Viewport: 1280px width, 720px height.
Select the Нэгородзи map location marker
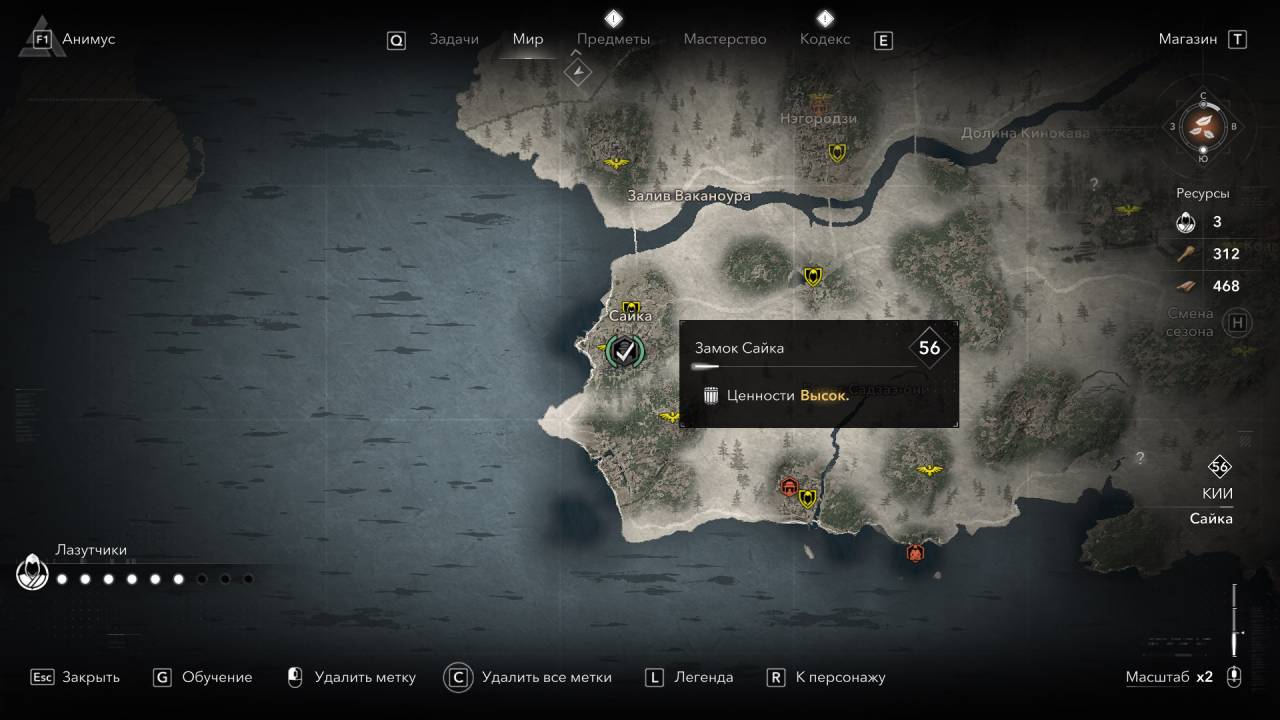820,101
